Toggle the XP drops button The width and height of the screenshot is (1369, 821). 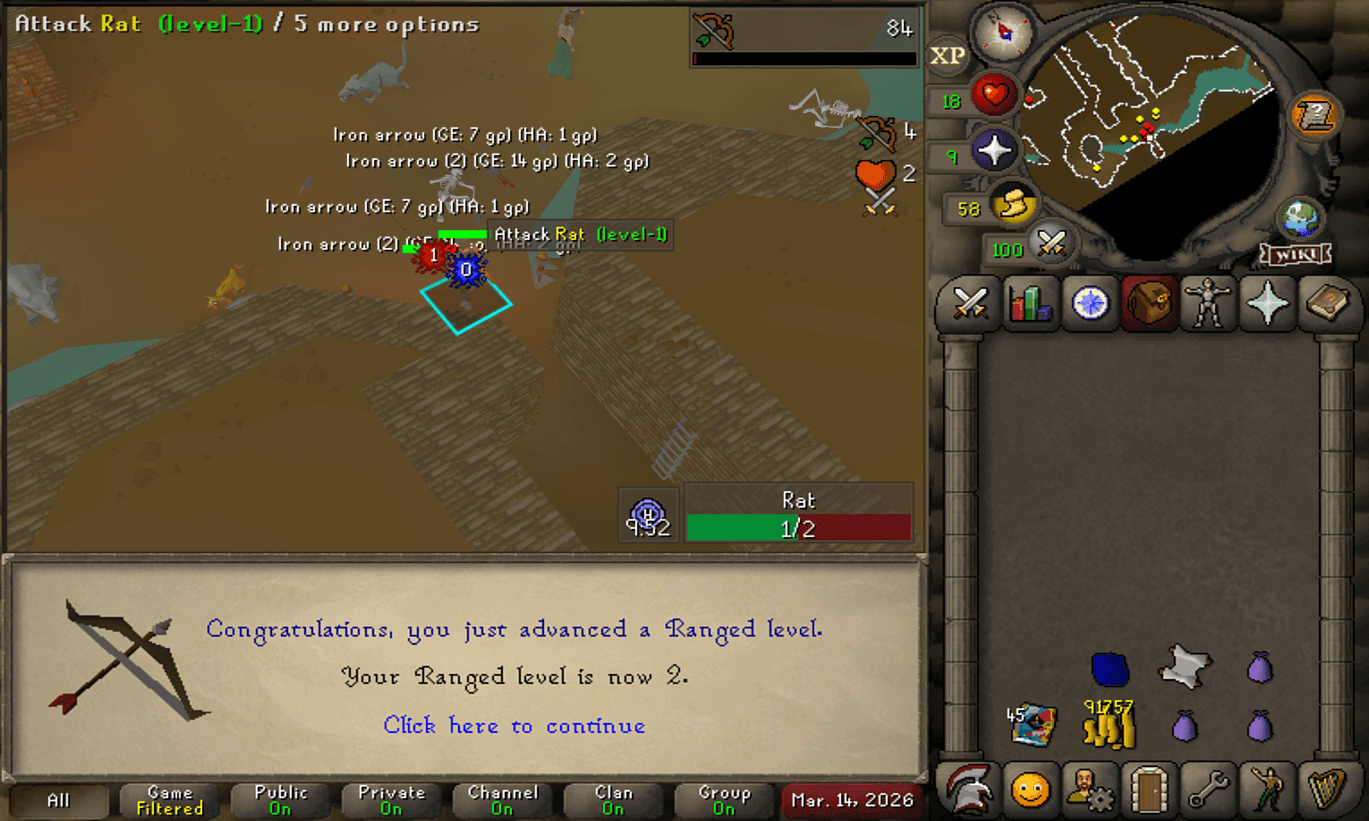tap(947, 56)
